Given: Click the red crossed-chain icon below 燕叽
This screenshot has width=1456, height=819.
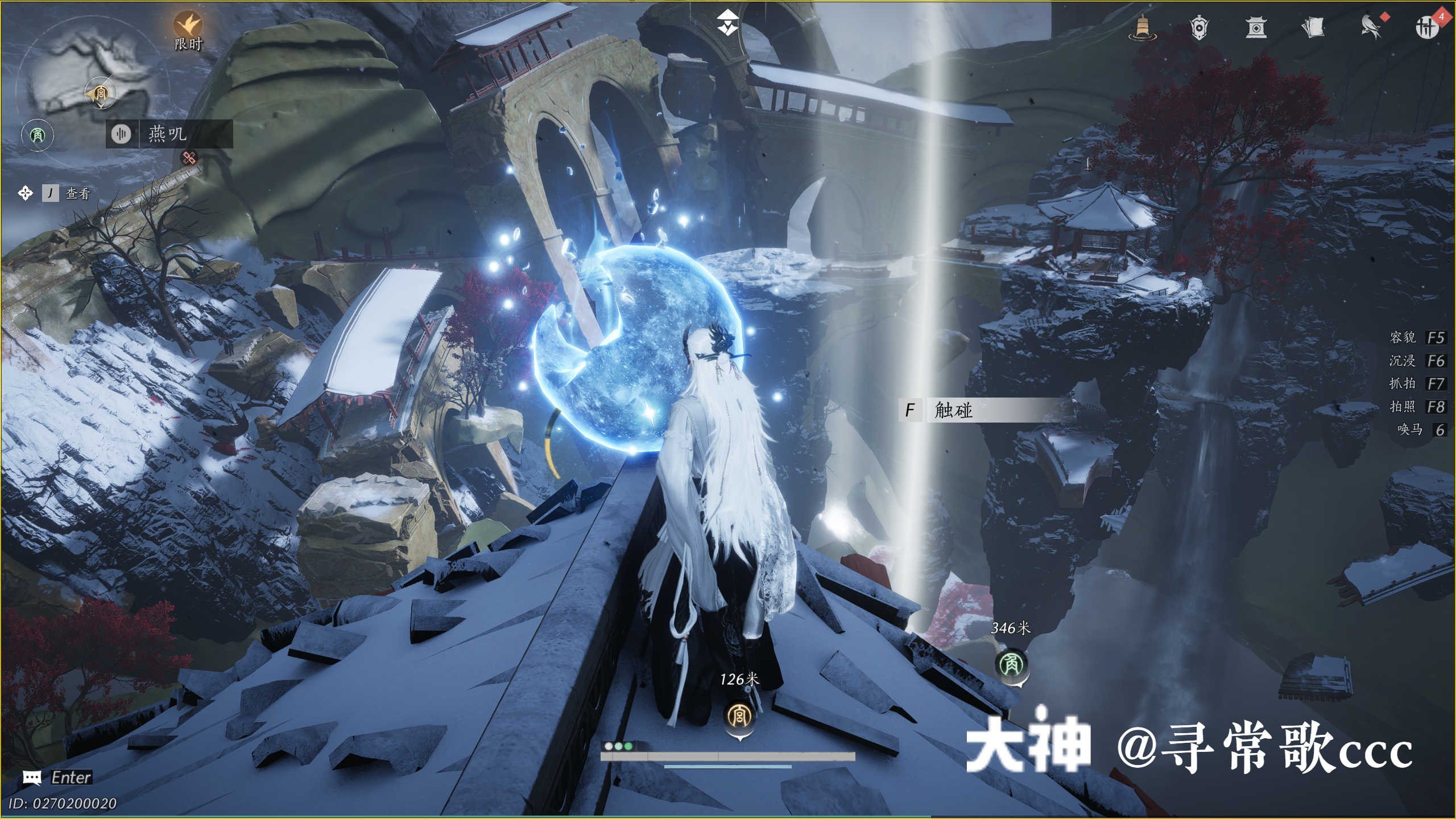Looking at the screenshot, I should coord(189,158).
